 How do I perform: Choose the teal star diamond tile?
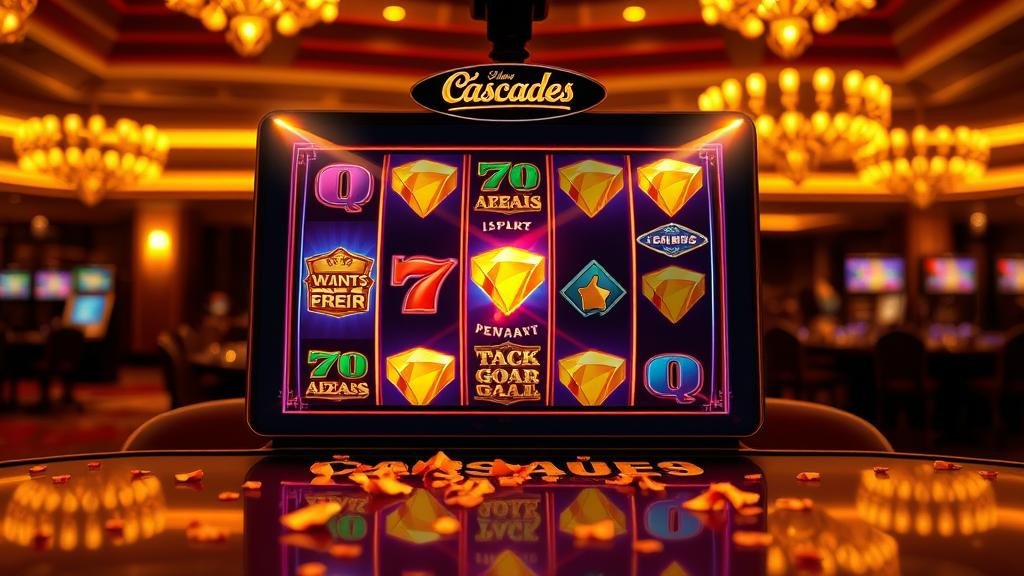coord(592,289)
